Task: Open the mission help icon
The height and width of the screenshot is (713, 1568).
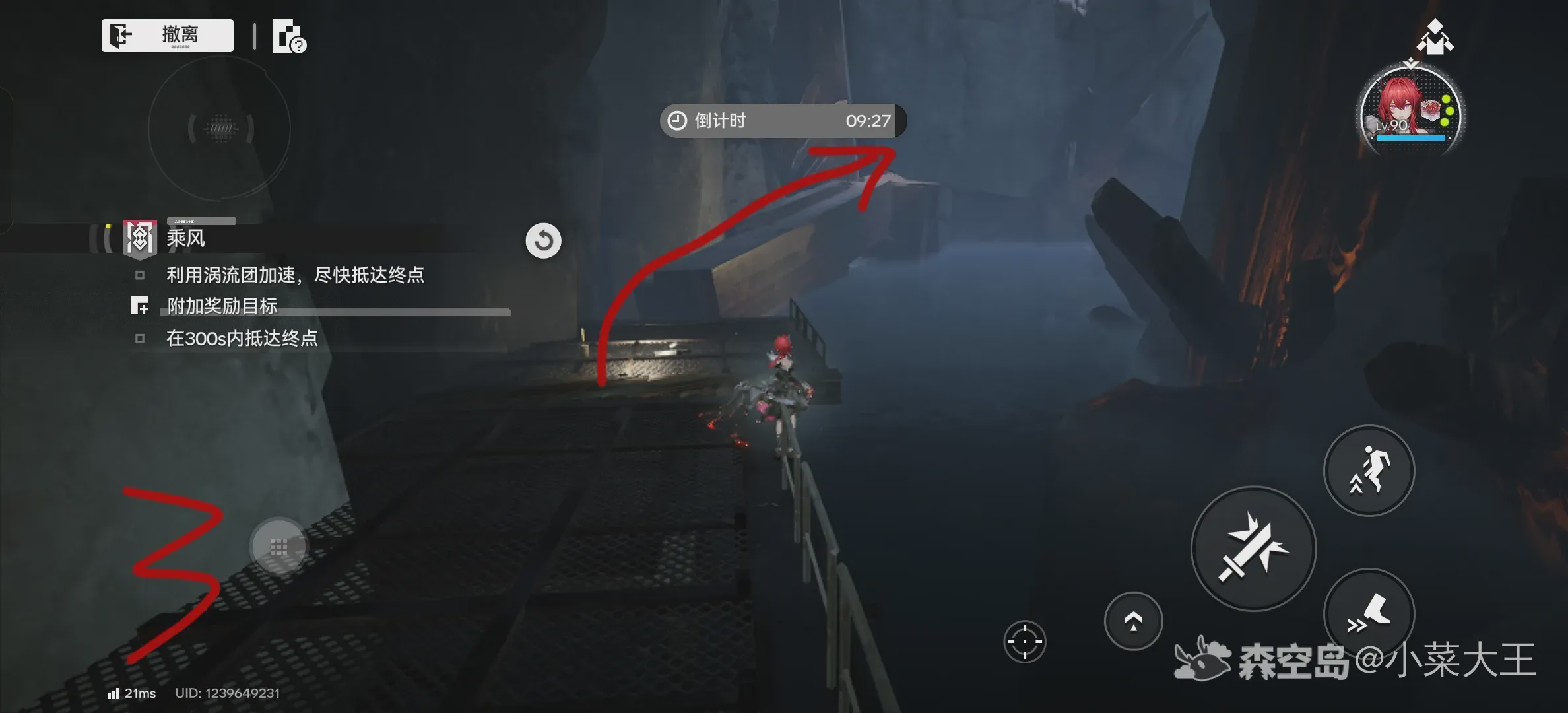Action: click(288, 36)
